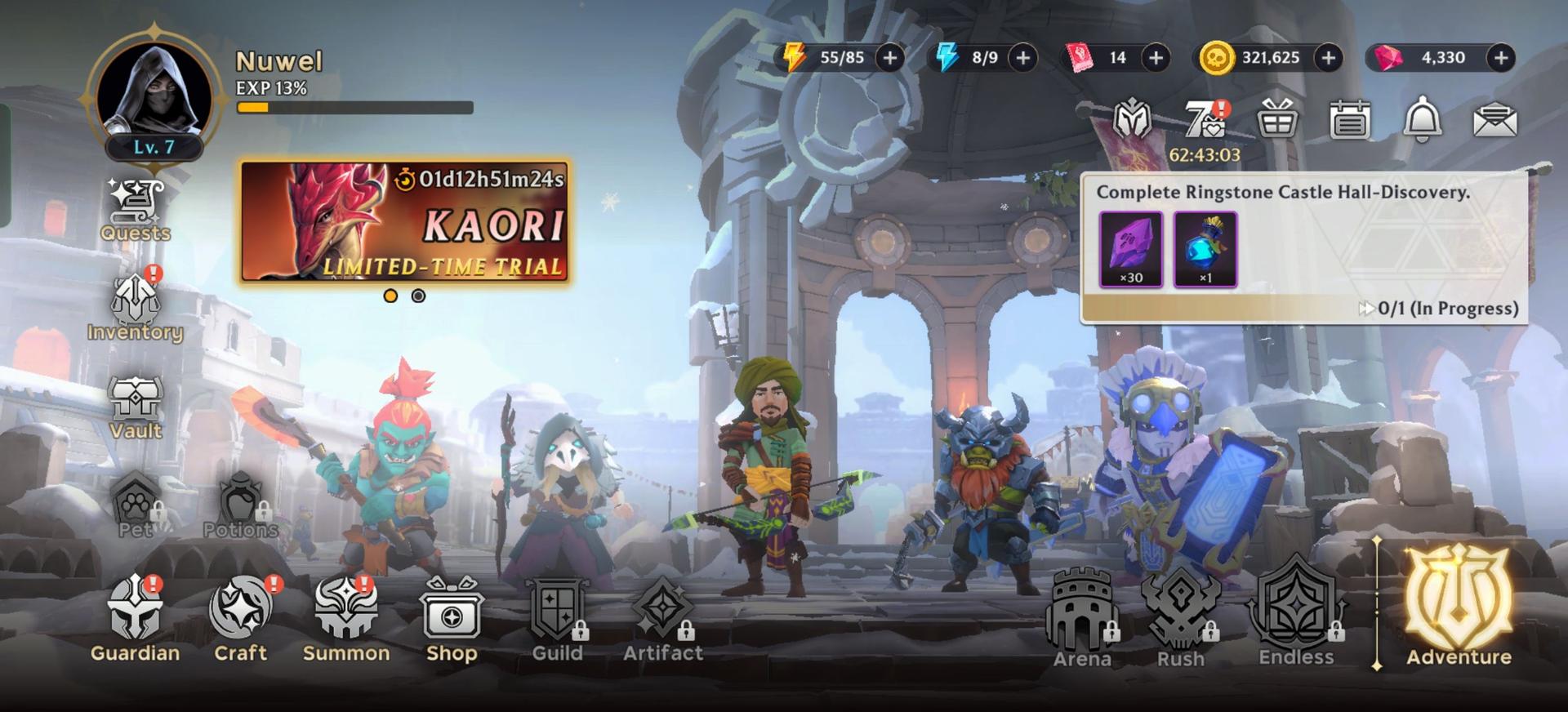The height and width of the screenshot is (712, 1568).
Task: Open the notifications bell
Action: click(x=1422, y=121)
